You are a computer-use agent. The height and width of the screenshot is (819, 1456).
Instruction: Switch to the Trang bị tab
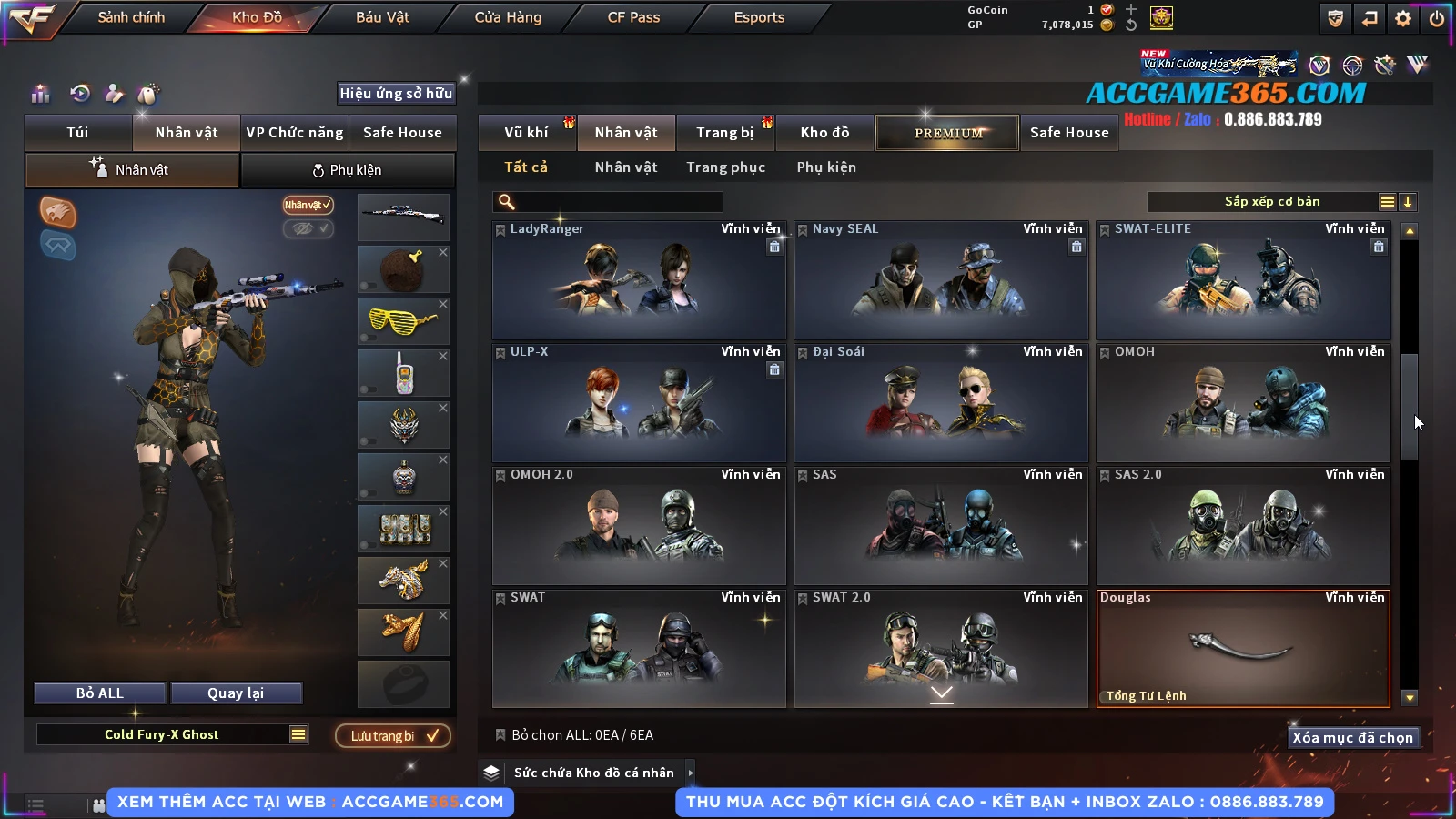tap(724, 133)
